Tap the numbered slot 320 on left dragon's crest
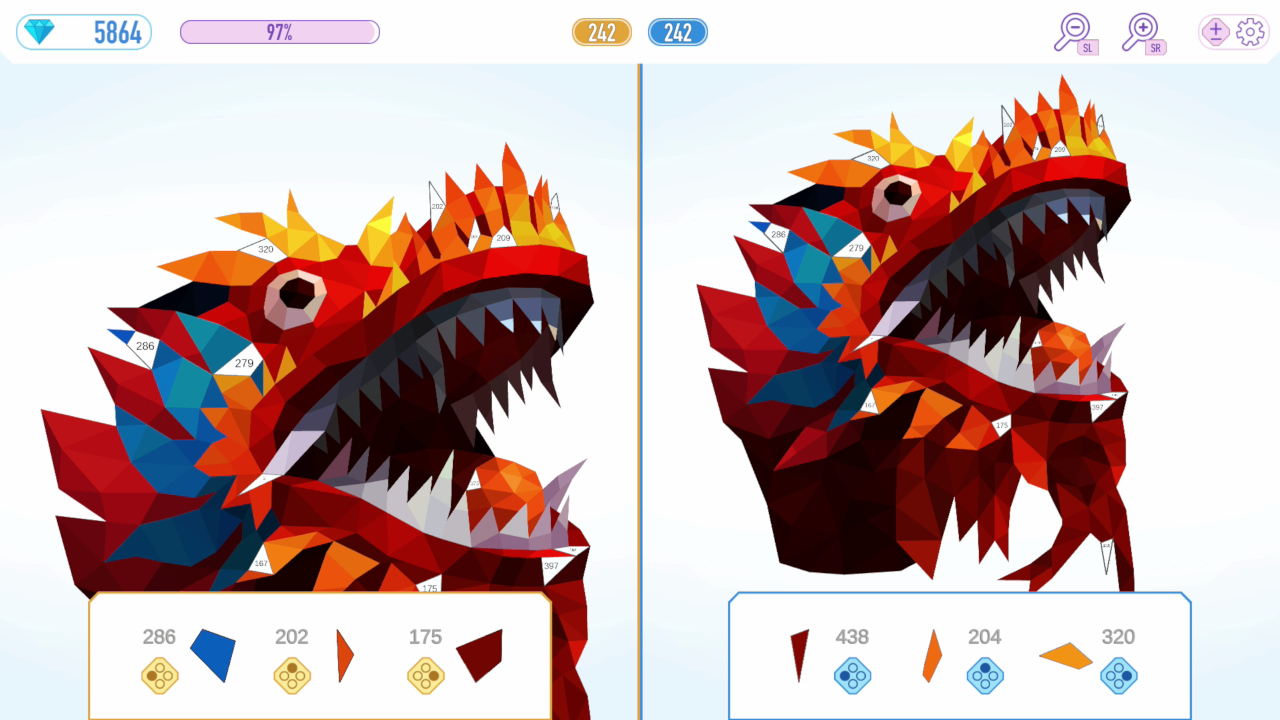Viewport: 1280px width, 720px height. [x=264, y=247]
